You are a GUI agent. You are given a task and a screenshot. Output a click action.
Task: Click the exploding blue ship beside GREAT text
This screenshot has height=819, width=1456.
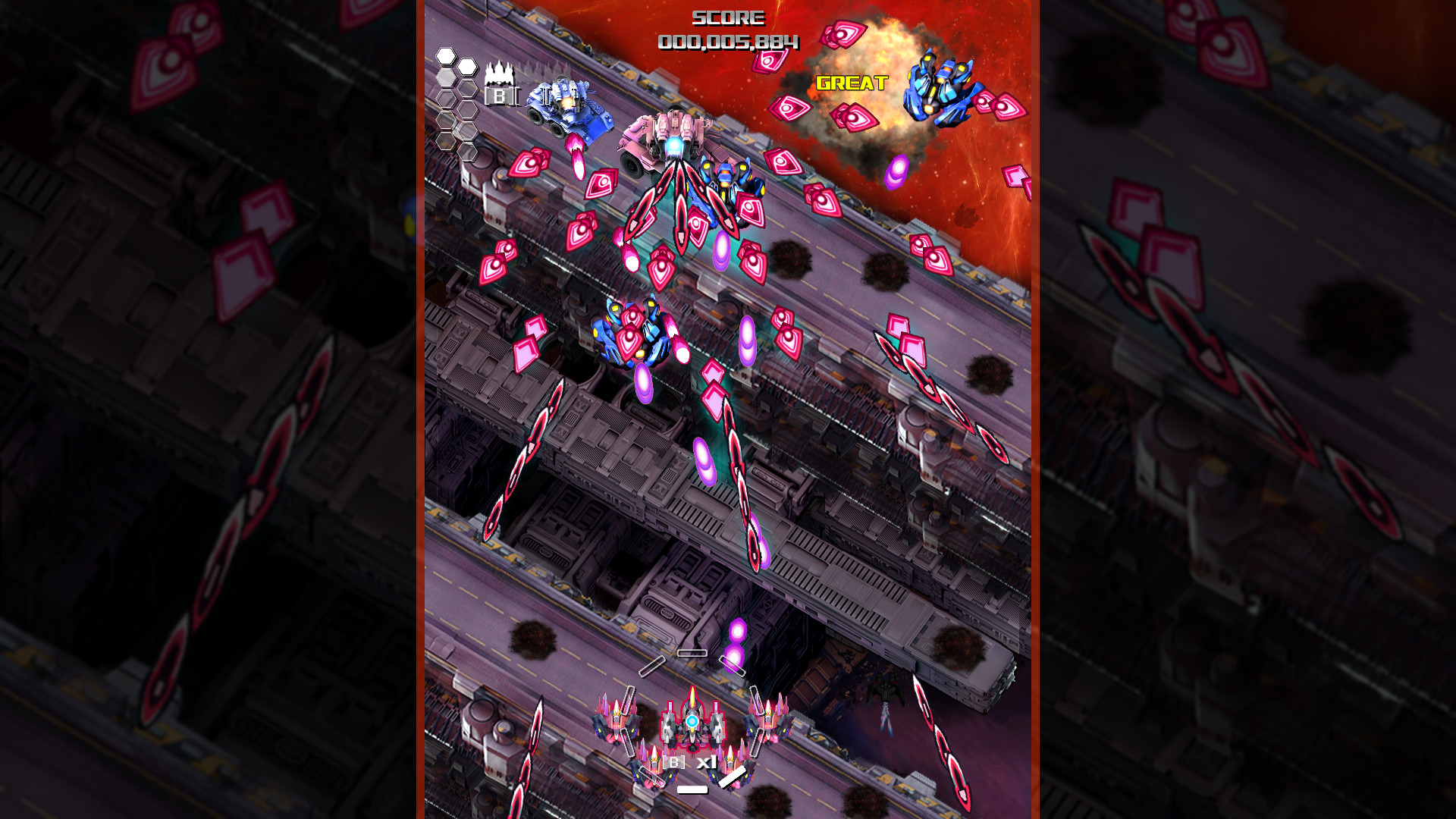937,87
